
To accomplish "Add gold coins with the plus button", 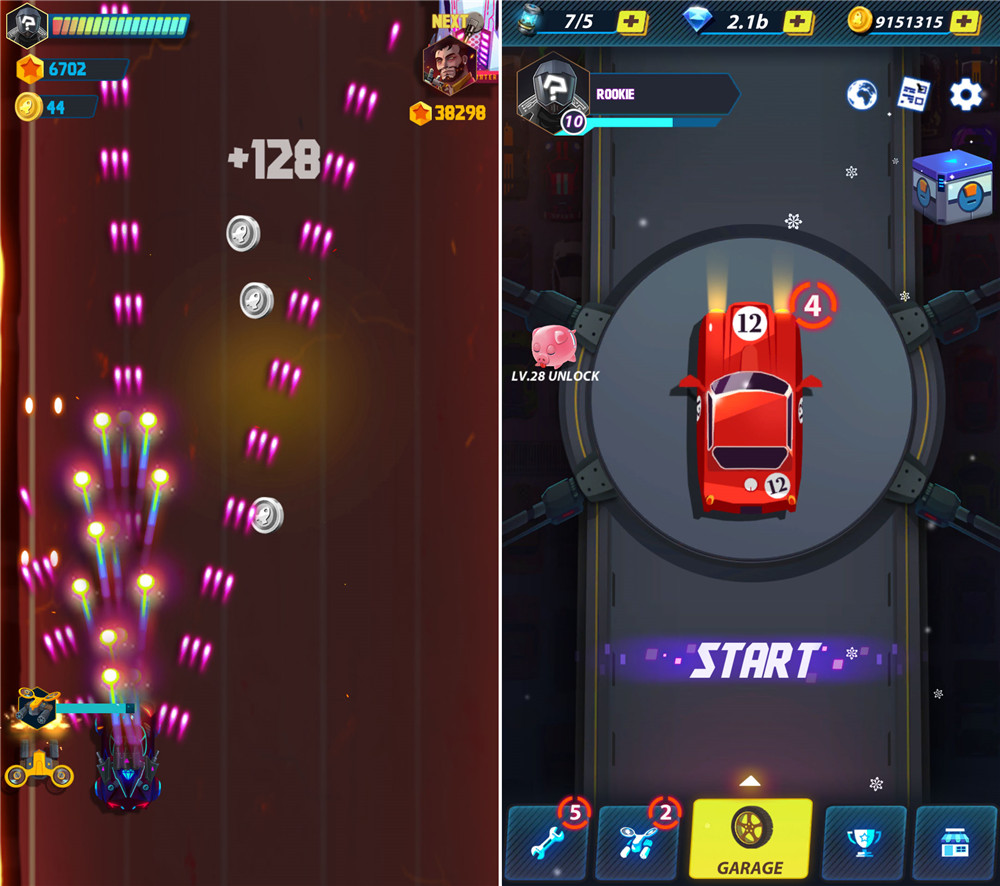I will [964, 21].
